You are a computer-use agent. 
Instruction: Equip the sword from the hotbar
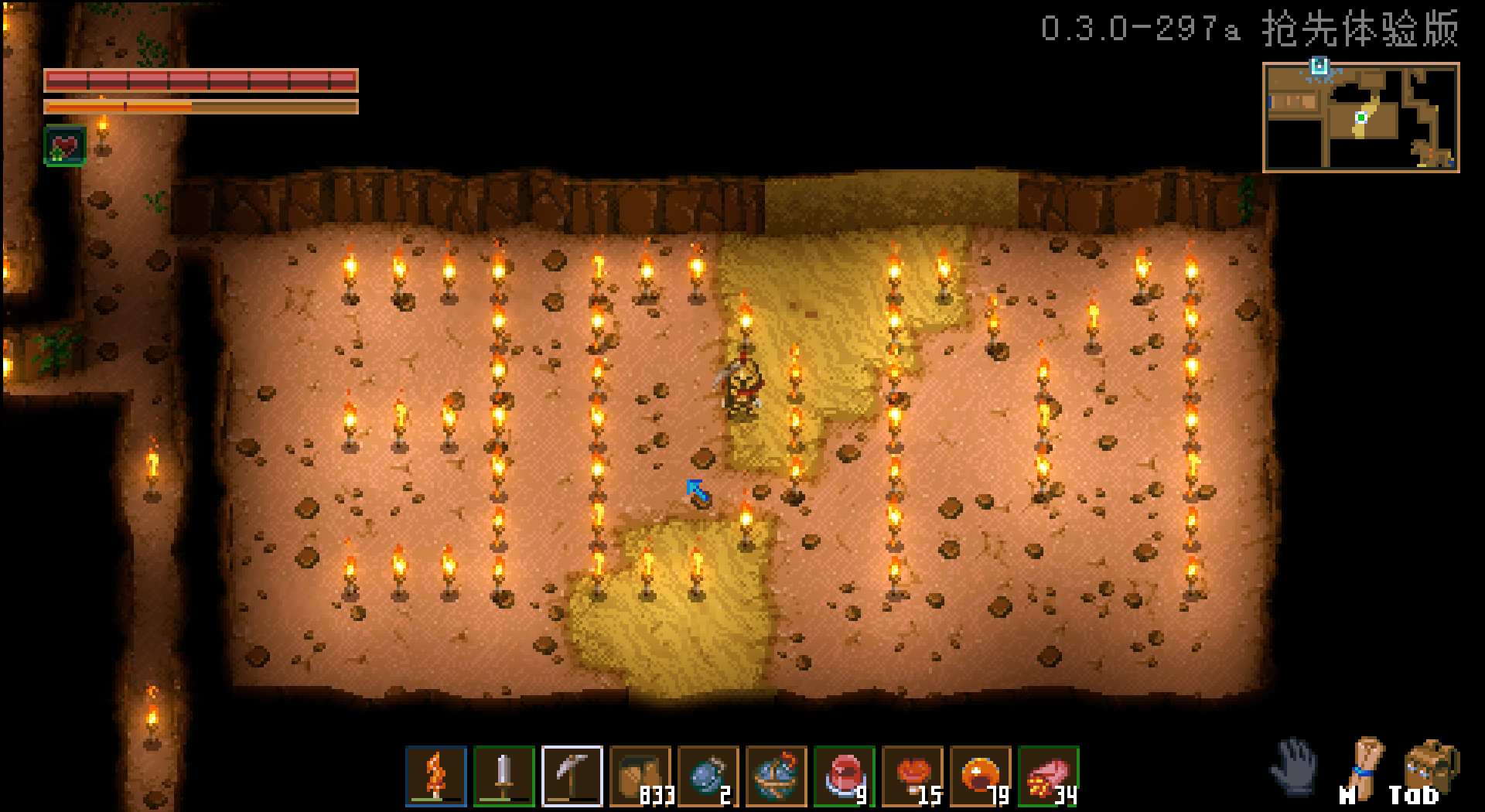tap(504, 776)
